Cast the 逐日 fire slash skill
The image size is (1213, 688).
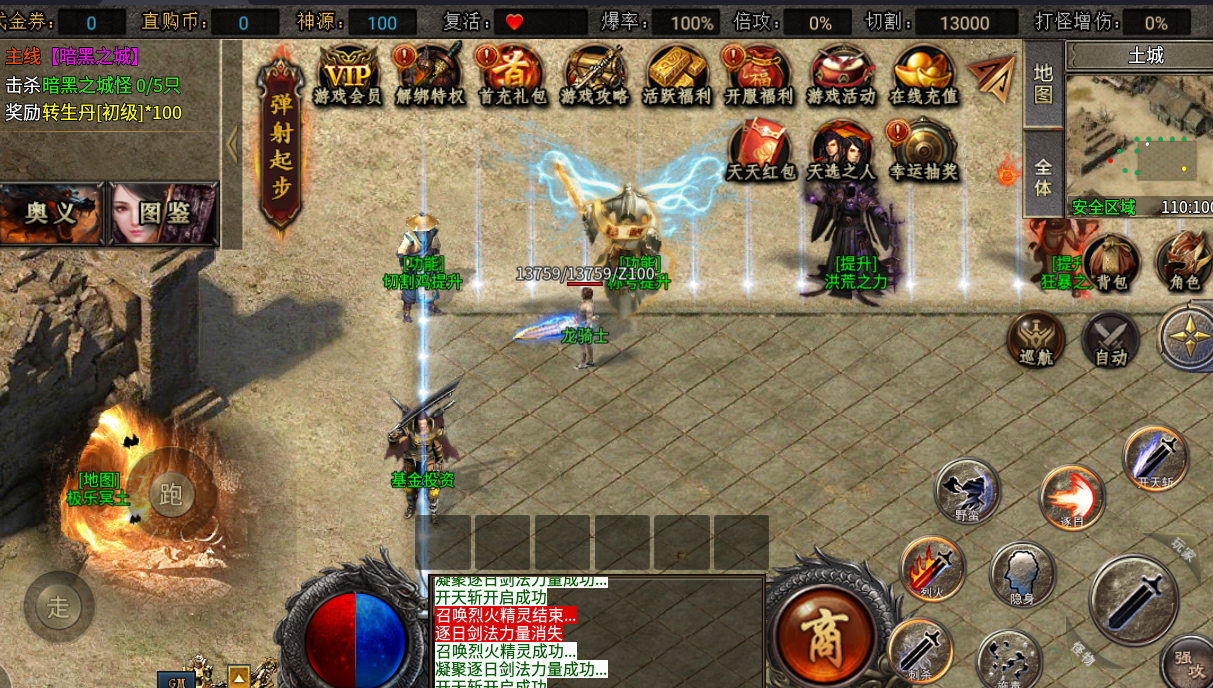[x=1072, y=497]
